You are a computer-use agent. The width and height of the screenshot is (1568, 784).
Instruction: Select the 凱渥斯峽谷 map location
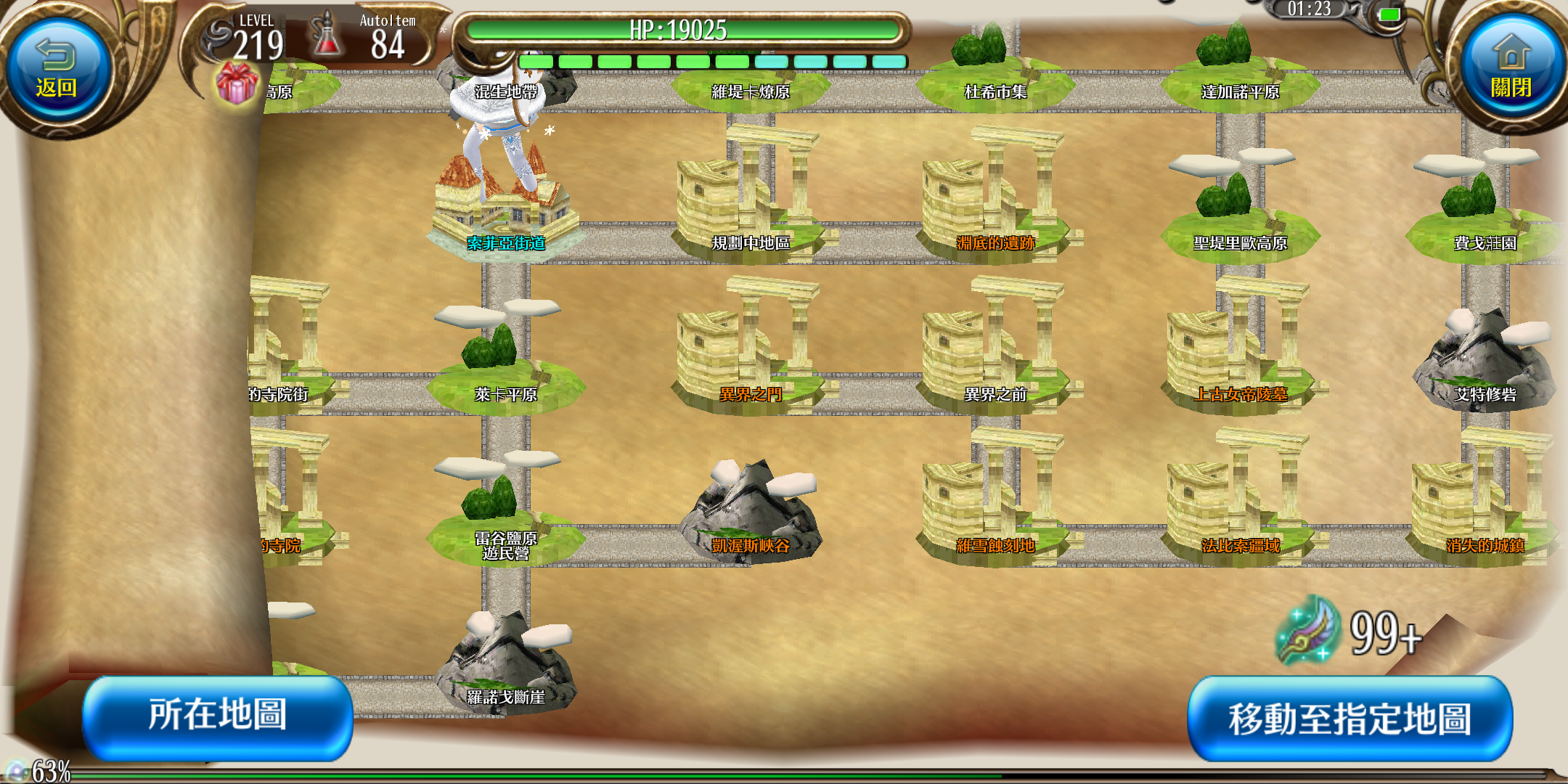click(751, 515)
